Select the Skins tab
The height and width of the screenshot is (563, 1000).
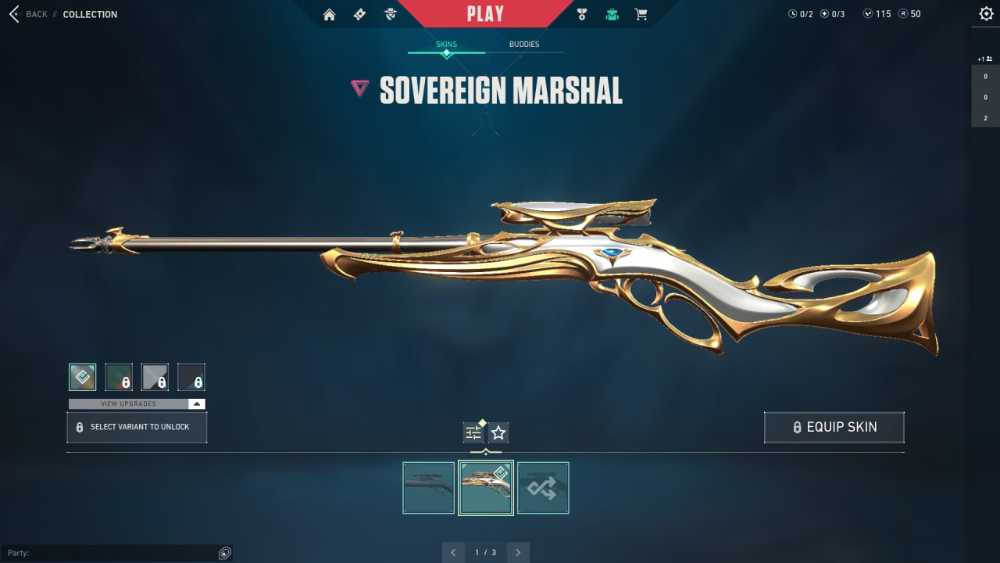coord(446,44)
